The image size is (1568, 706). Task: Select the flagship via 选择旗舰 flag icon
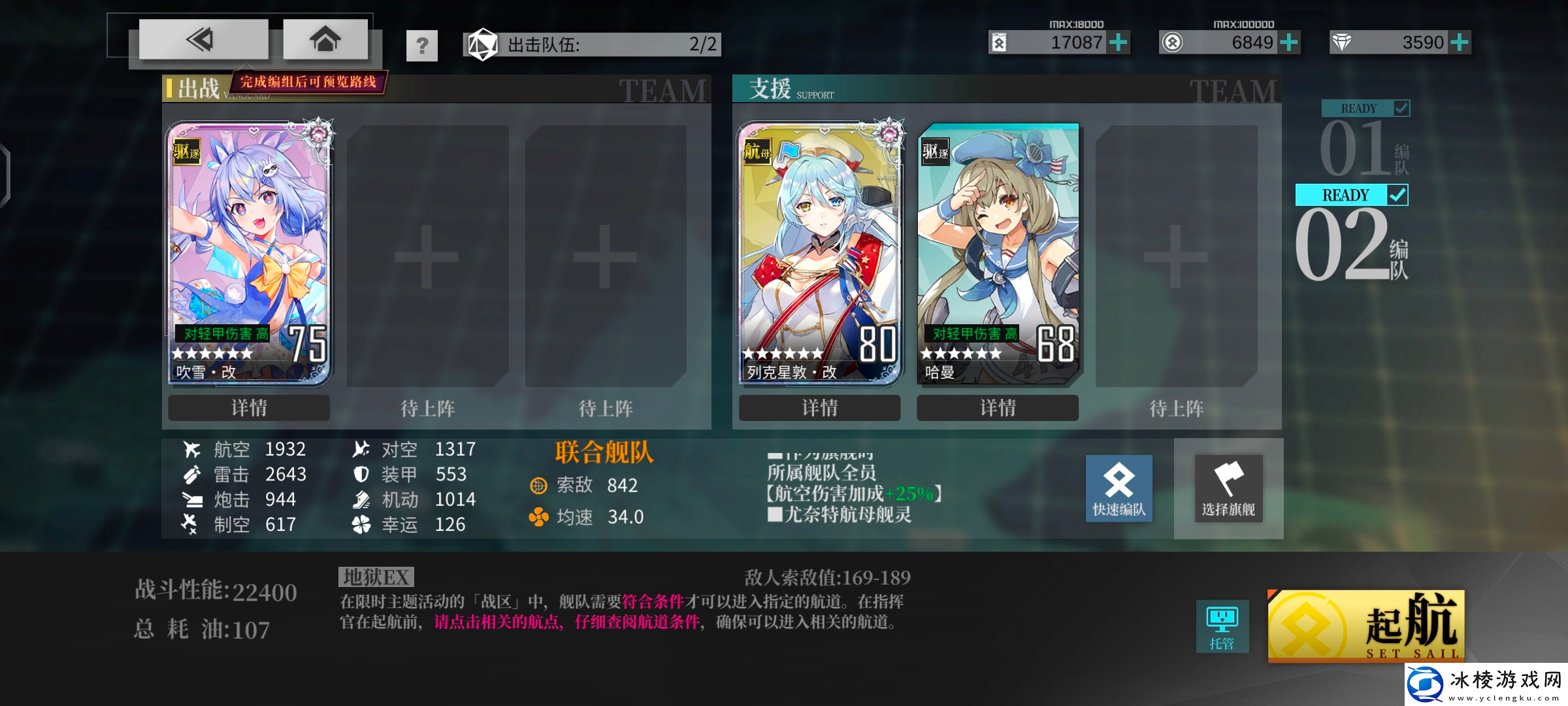[1228, 487]
